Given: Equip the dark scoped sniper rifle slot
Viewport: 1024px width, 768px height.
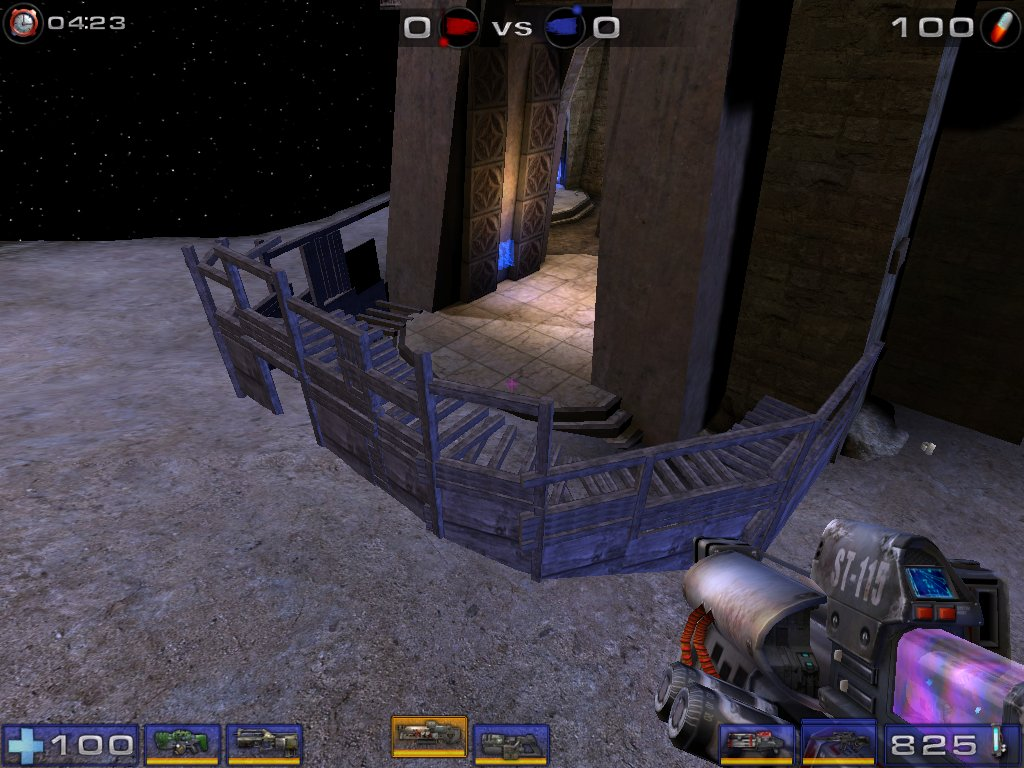Looking at the screenshot, I should 838,743.
